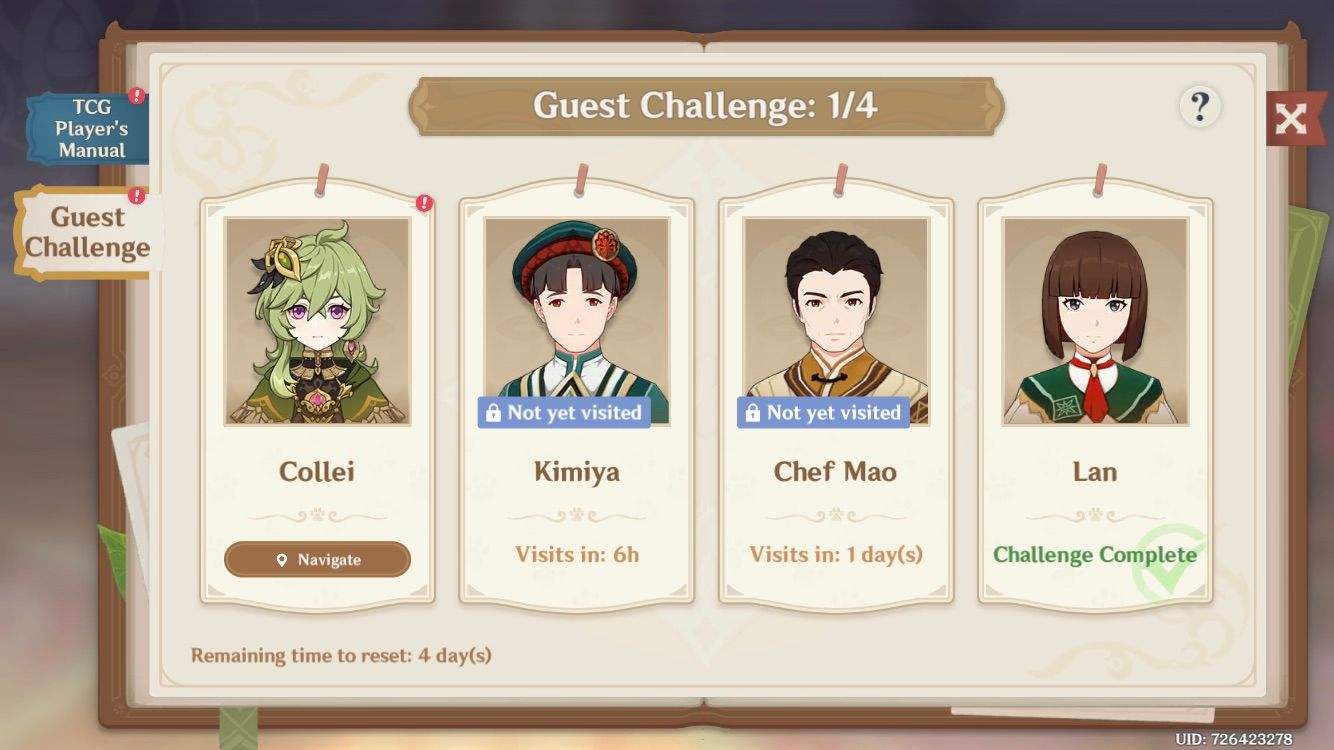Click the paw print icon under Collei's name
This screenshot has height=750, width=1334.
[316, 513]
